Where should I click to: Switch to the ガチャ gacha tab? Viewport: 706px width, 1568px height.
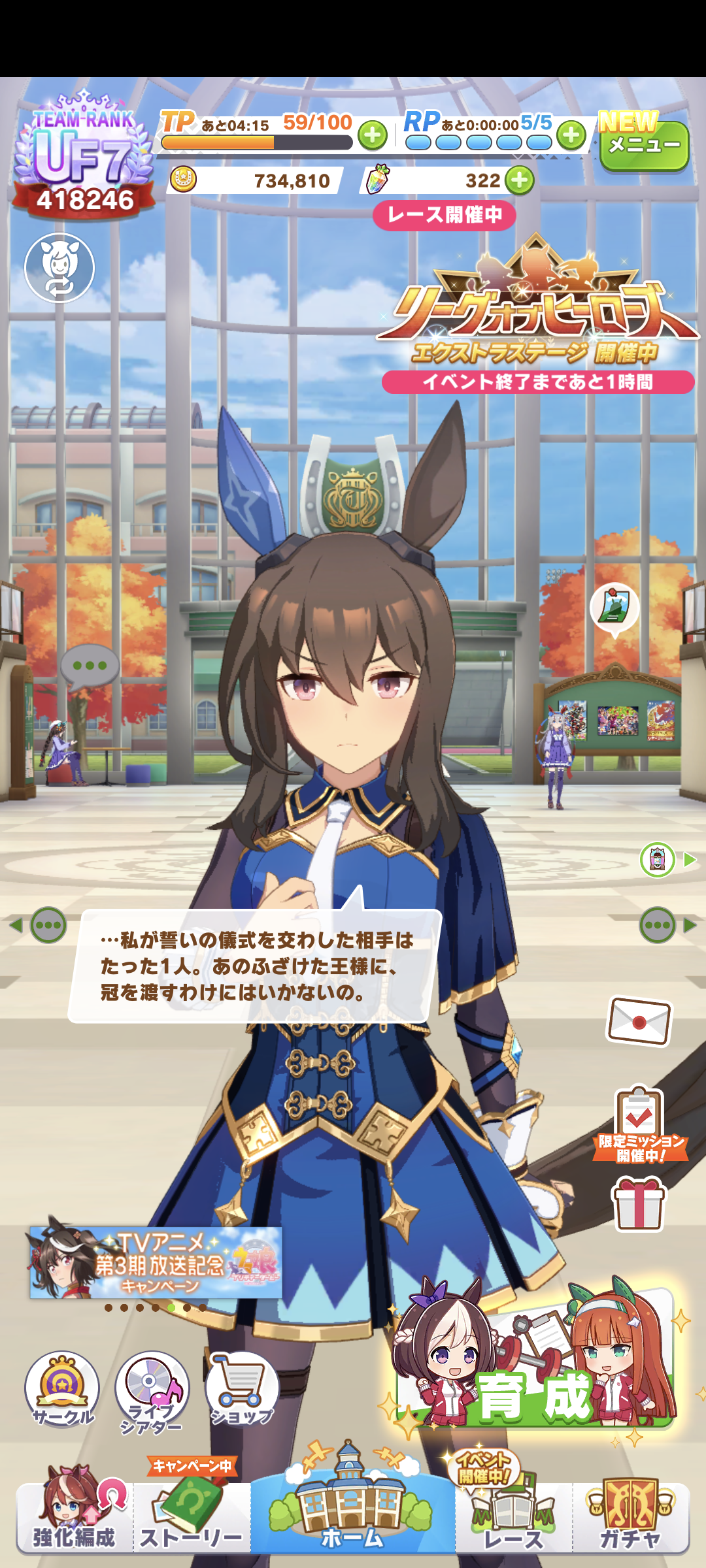tap(631, 1516)
